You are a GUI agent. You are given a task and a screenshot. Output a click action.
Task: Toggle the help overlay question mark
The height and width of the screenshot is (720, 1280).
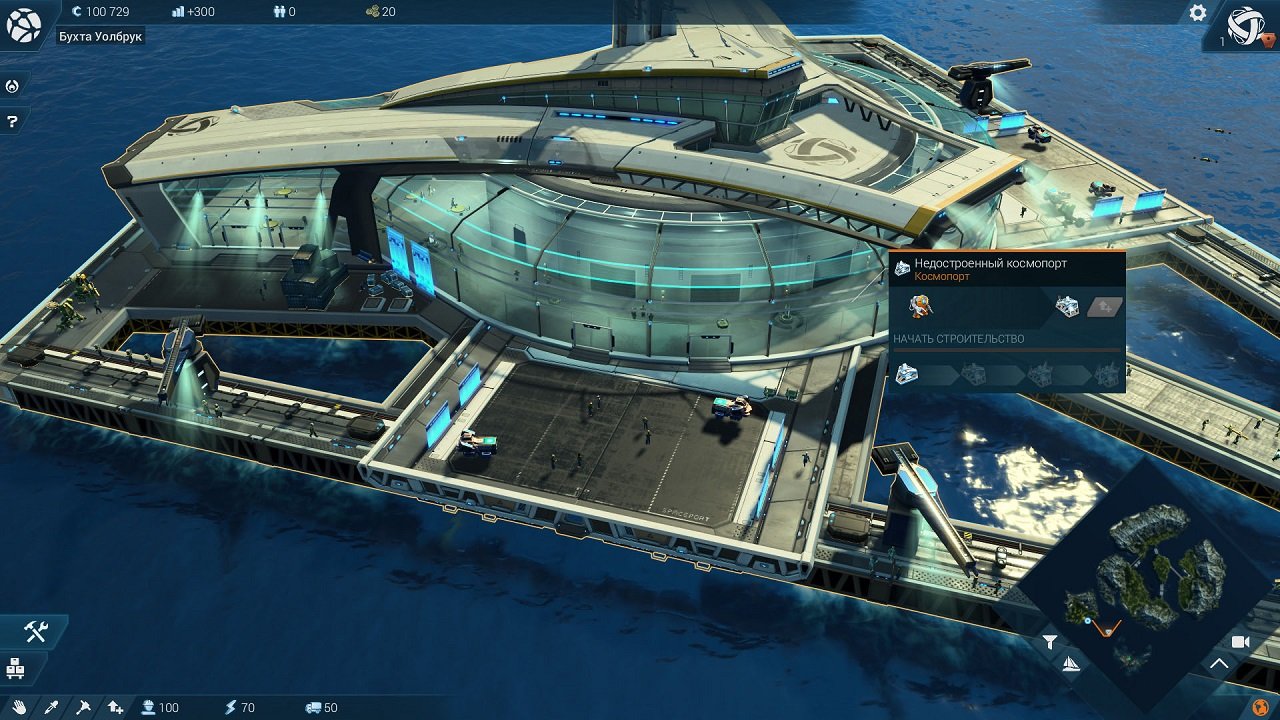point(12,122)
